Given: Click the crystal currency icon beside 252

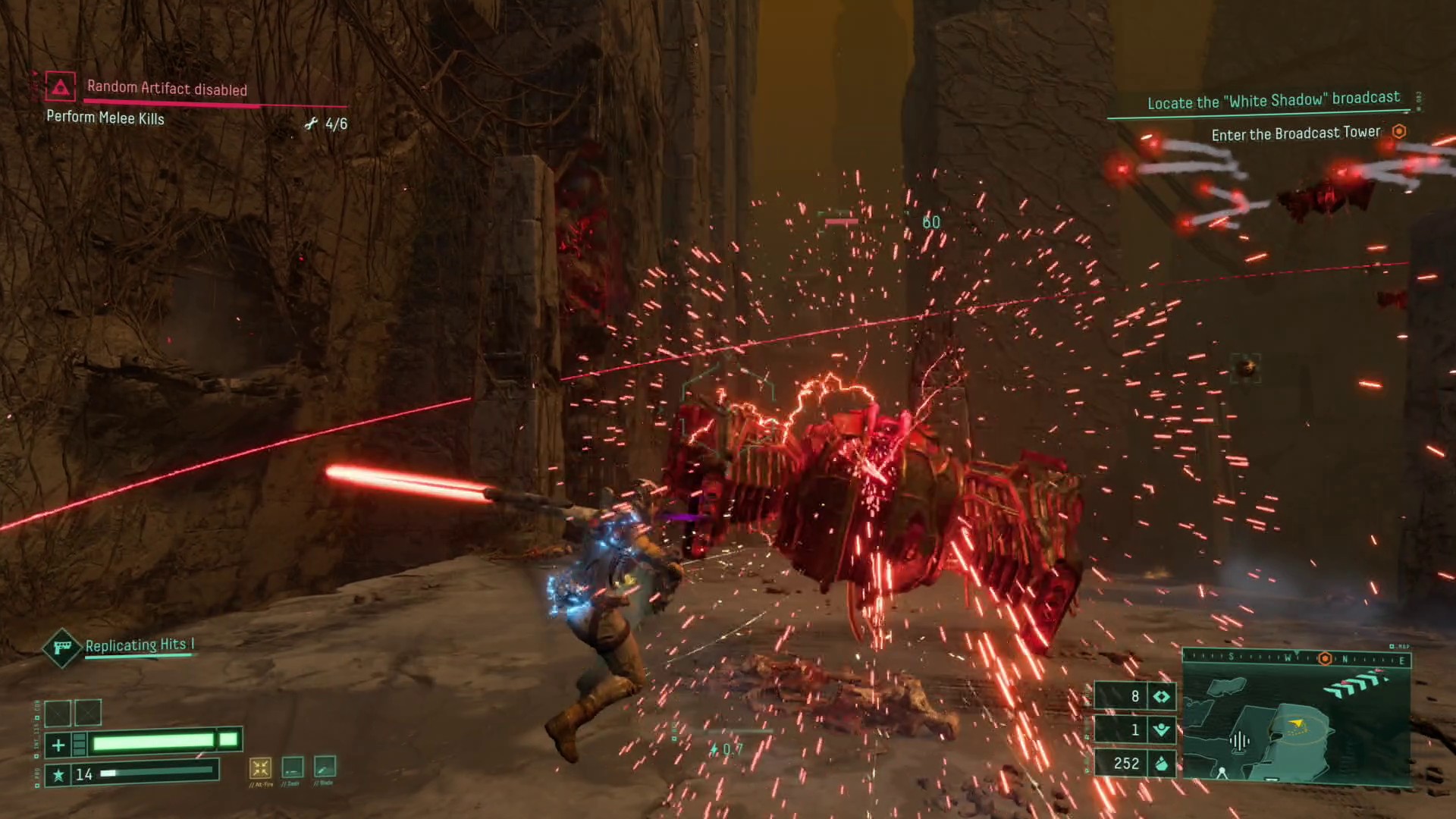Looking at the screenshot, I should (x=1161, y=764).
